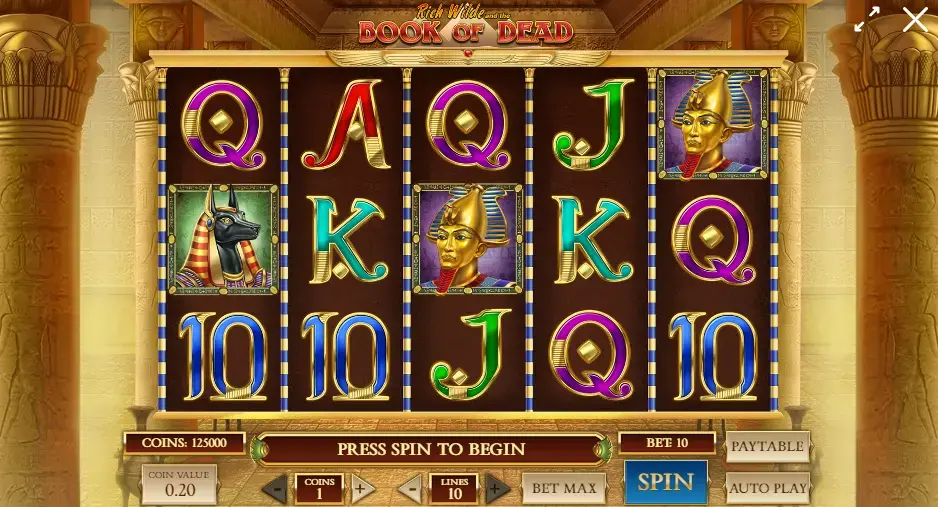
Task: Increase the number of coins
Action: [362, 489]
